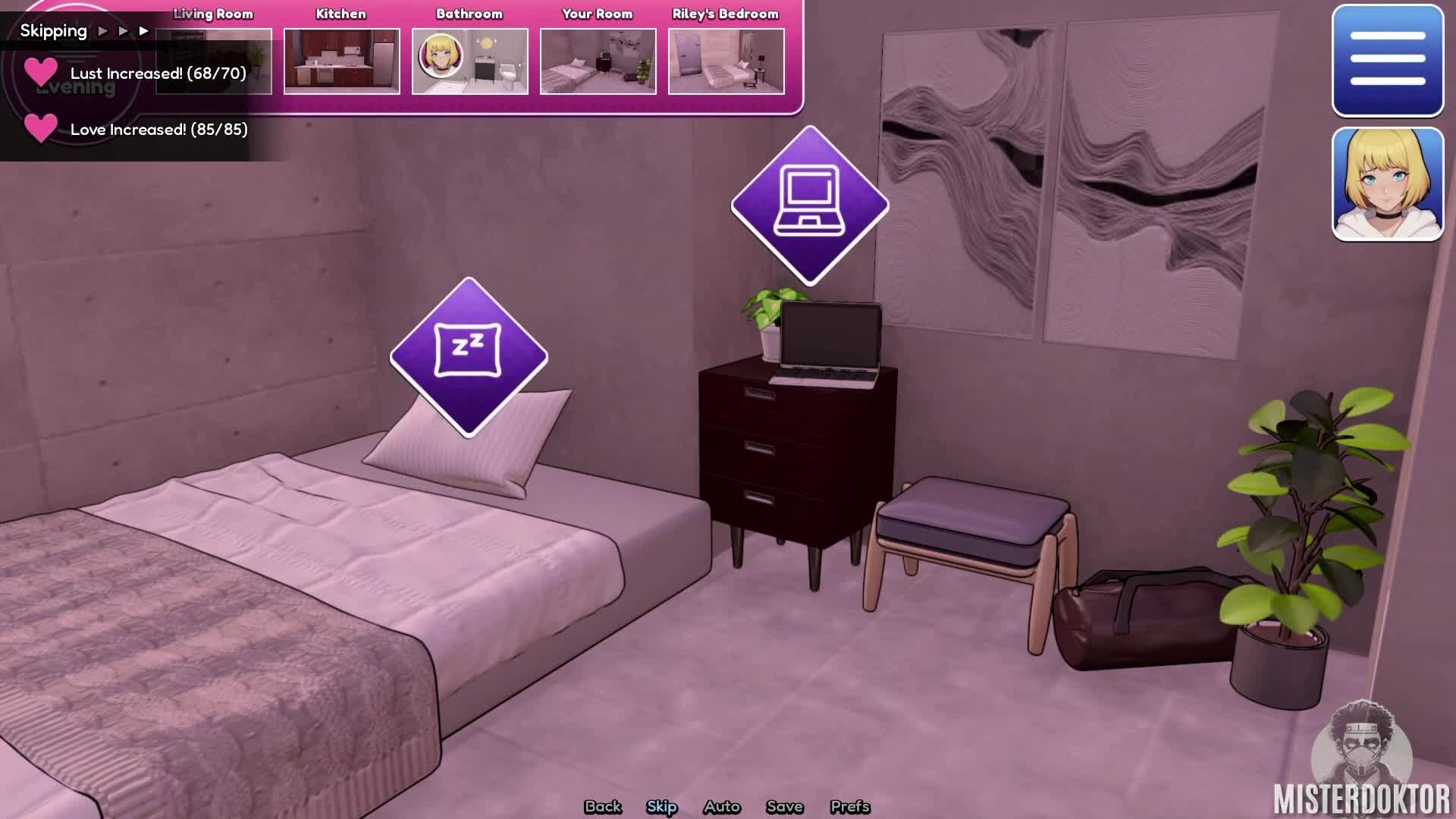This screenshot has width=1456, height=819.
Task: Use the laptop diamond icon
Action: click(x=809, y=205)
